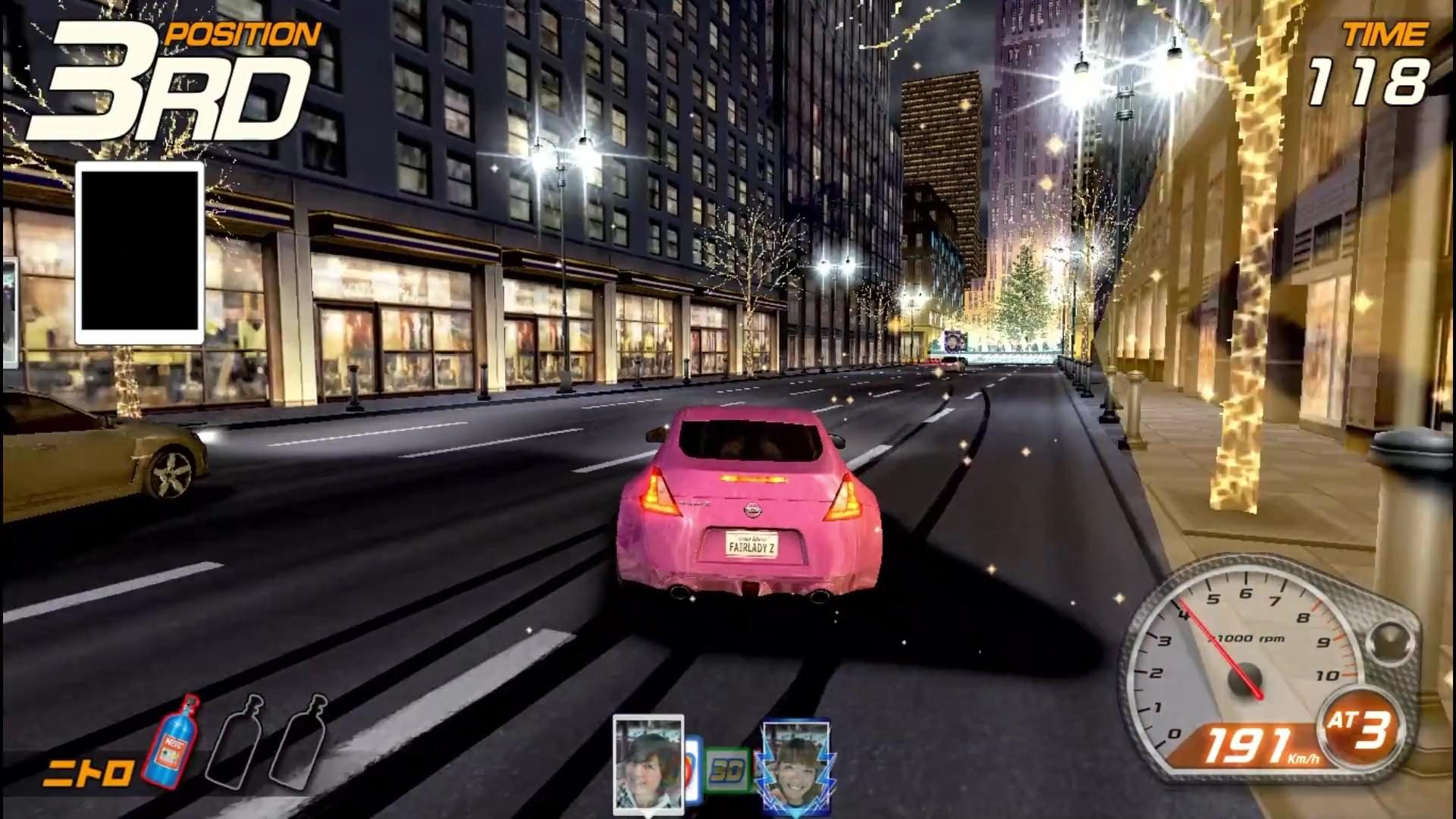This screenshot has height=819, width=1456.
Task: Expand the left player portrait card
Action: (x=648, y=767)
